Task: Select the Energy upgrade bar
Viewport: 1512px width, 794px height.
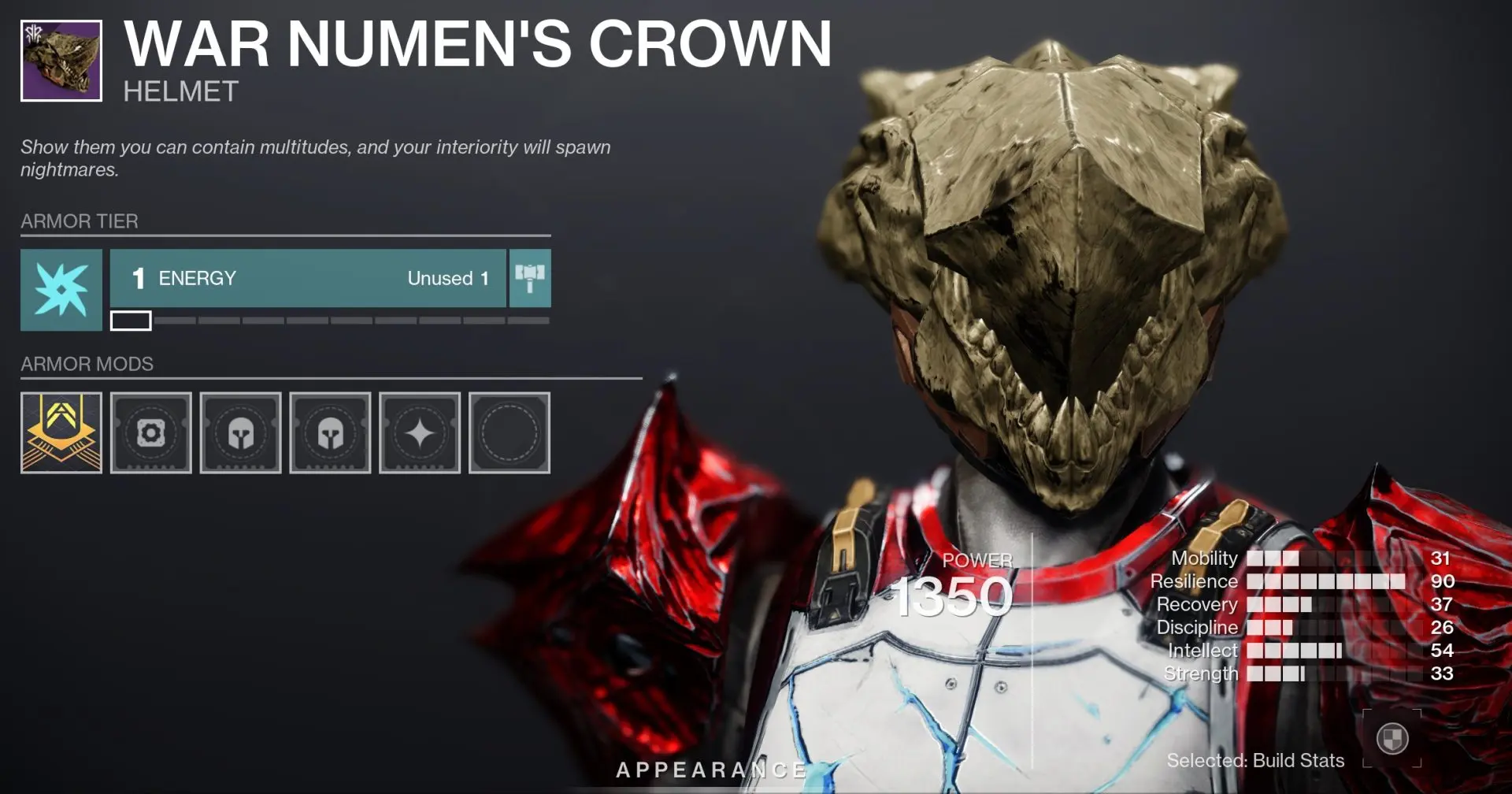Action: [307, 278]
